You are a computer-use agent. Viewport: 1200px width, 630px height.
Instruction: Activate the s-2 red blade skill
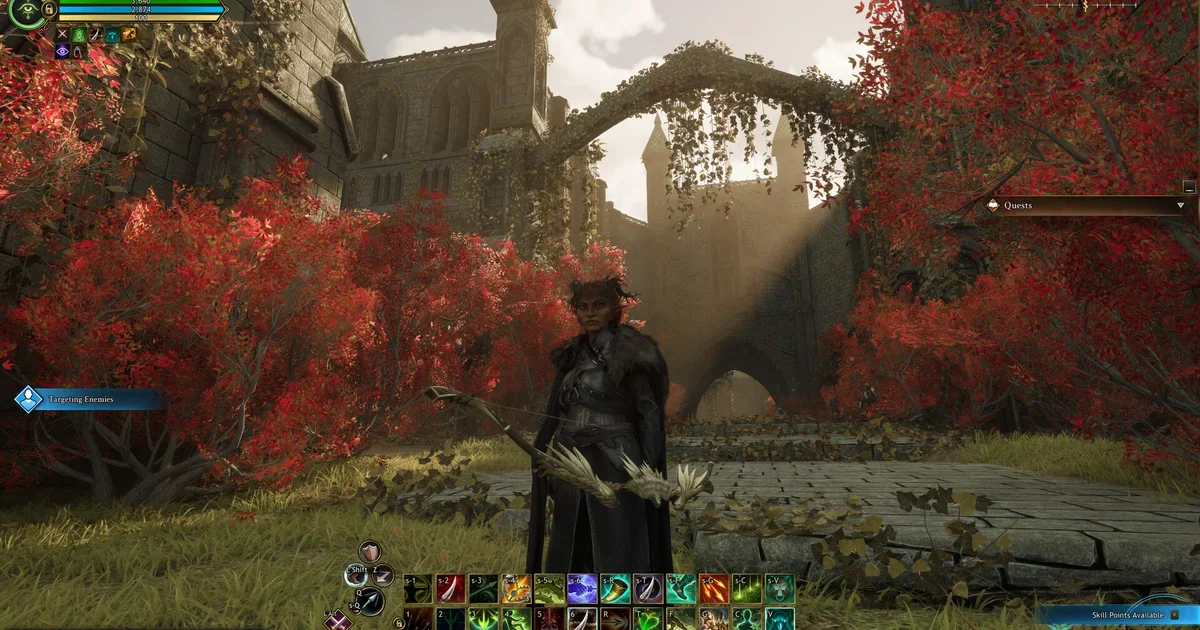(x=450, y=588)
